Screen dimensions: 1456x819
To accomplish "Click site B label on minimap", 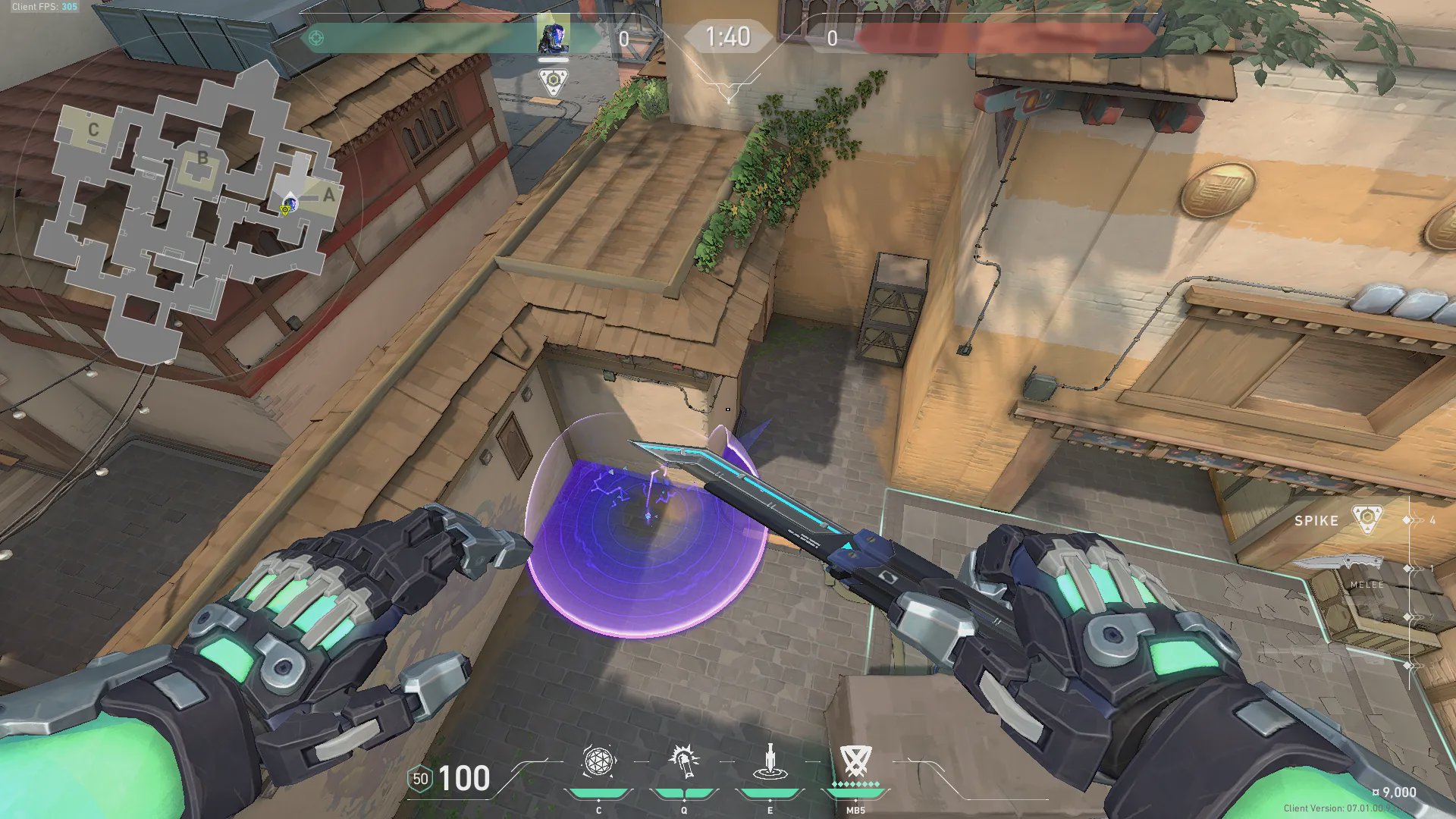I will (x=202, y=158).
